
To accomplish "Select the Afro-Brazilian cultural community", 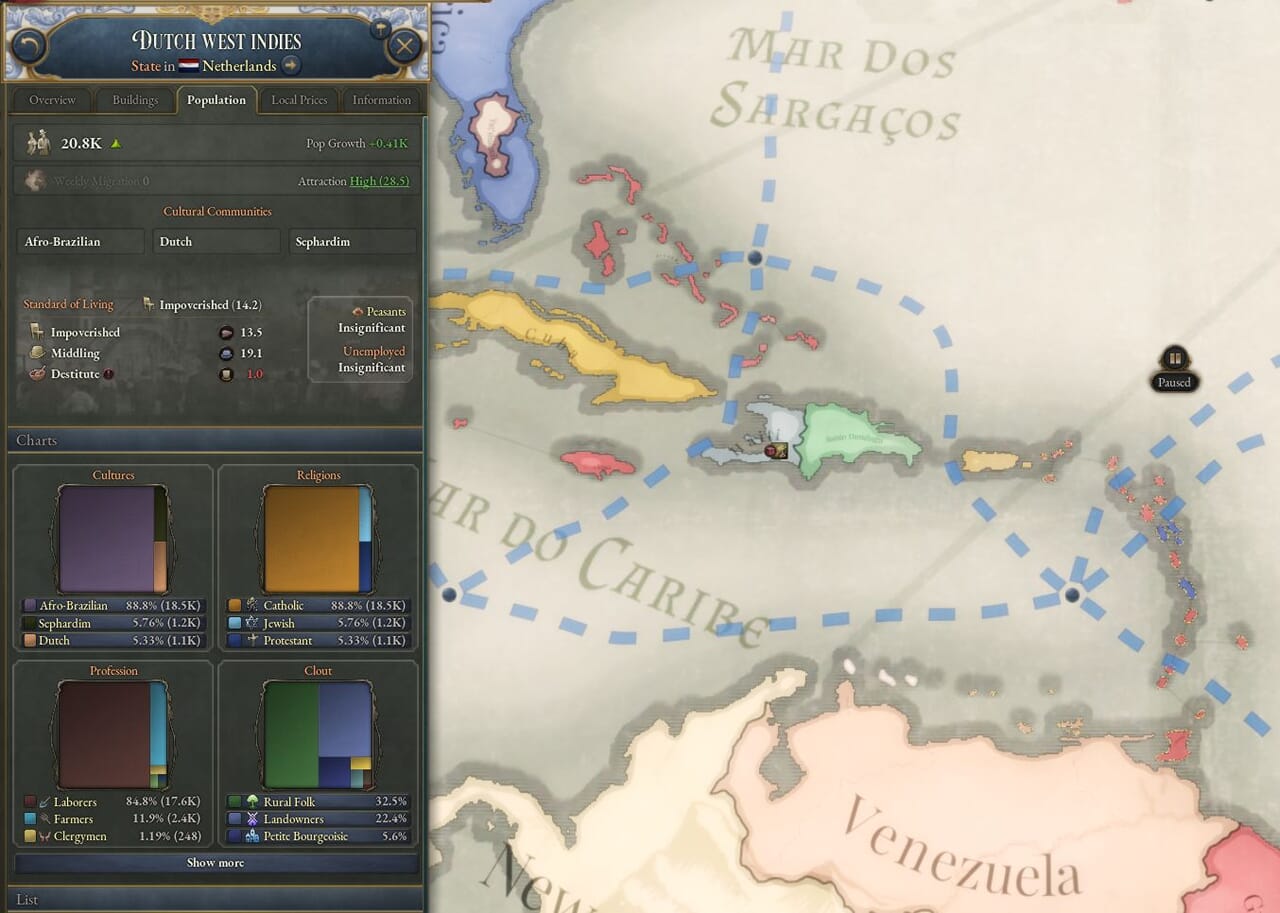I will (x=80, y=242).
